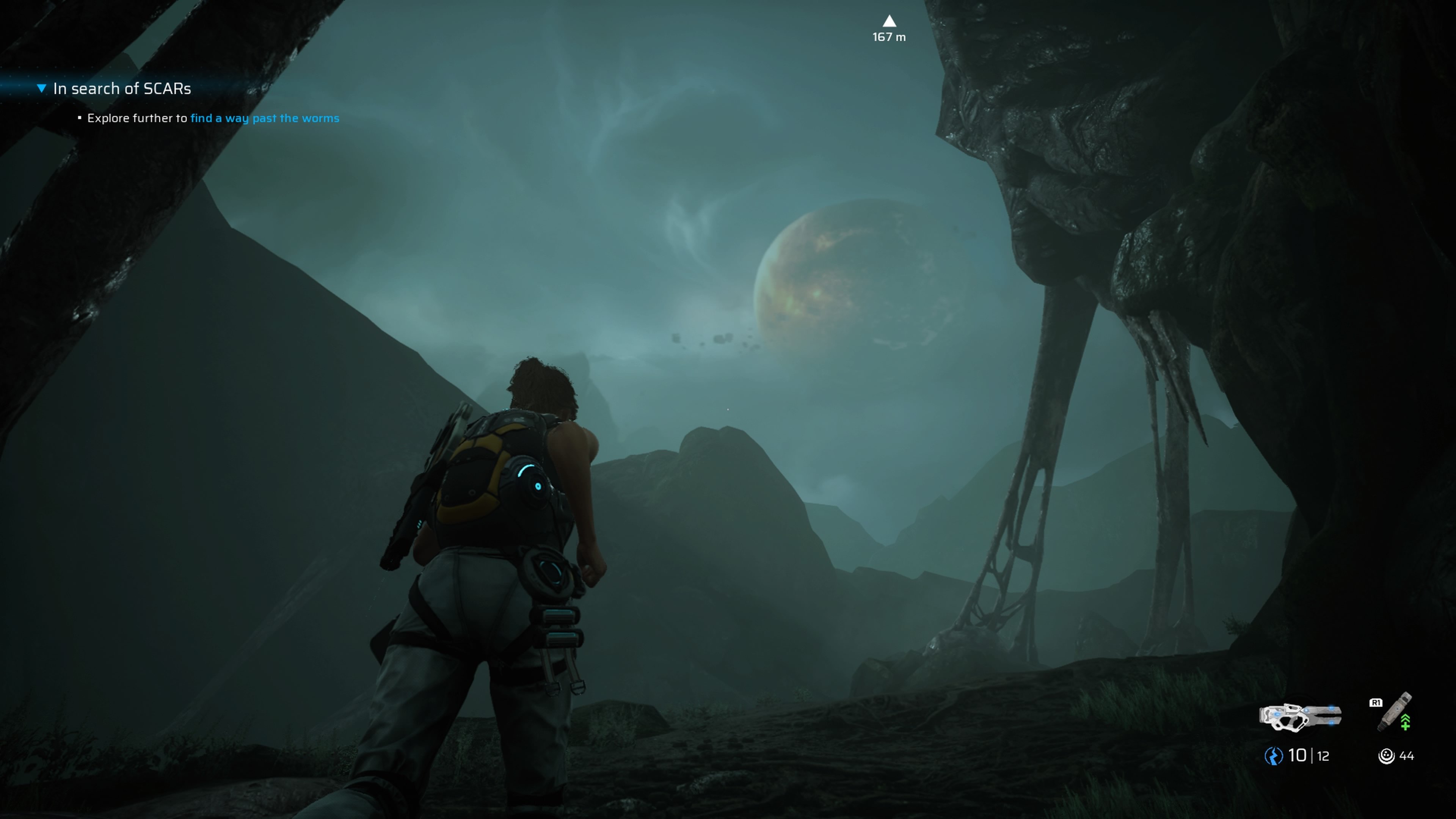
Task: Use the healing injector item icon
Action: coord(1395,713)
